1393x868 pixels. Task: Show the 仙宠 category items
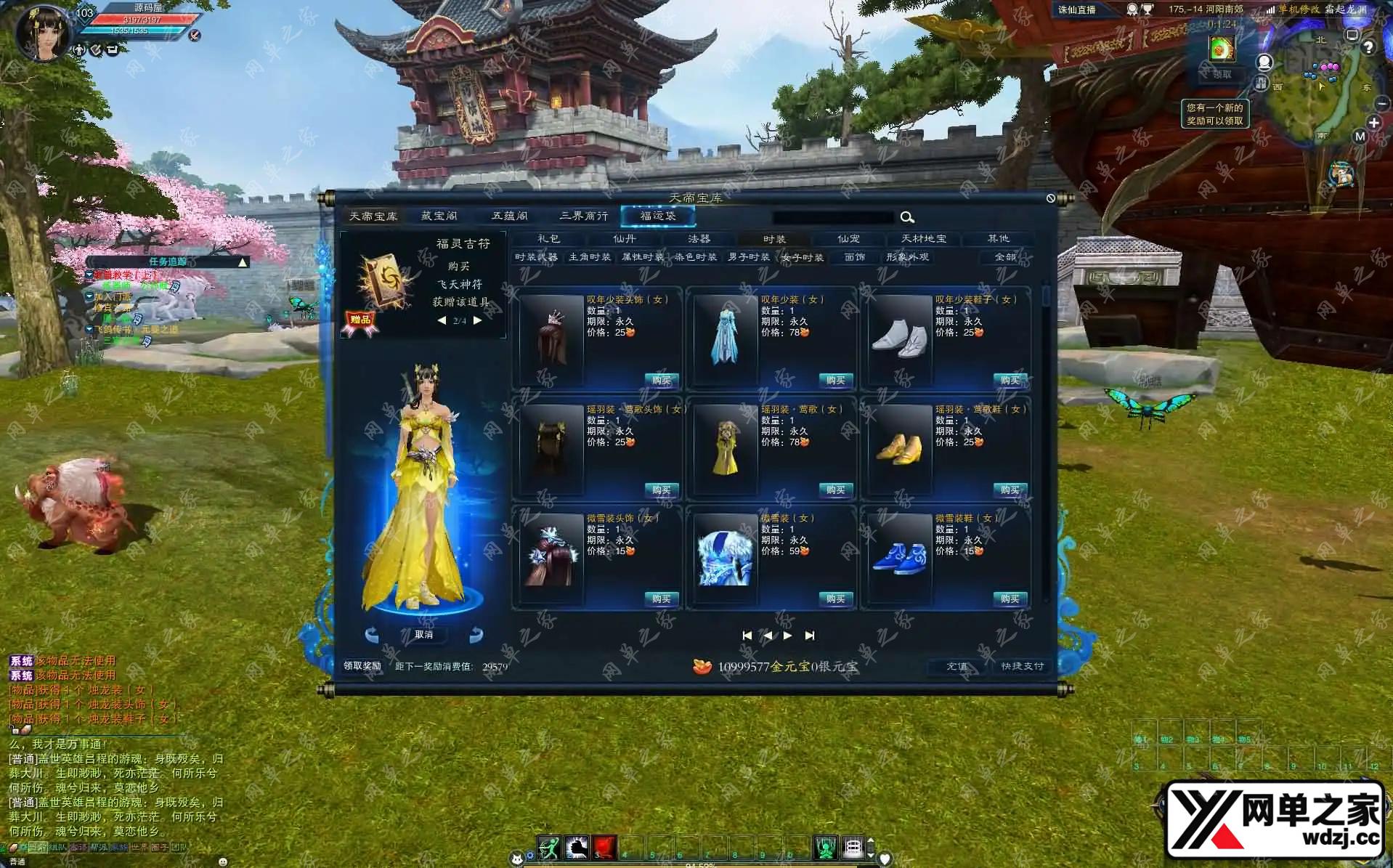tap(848, 238)
